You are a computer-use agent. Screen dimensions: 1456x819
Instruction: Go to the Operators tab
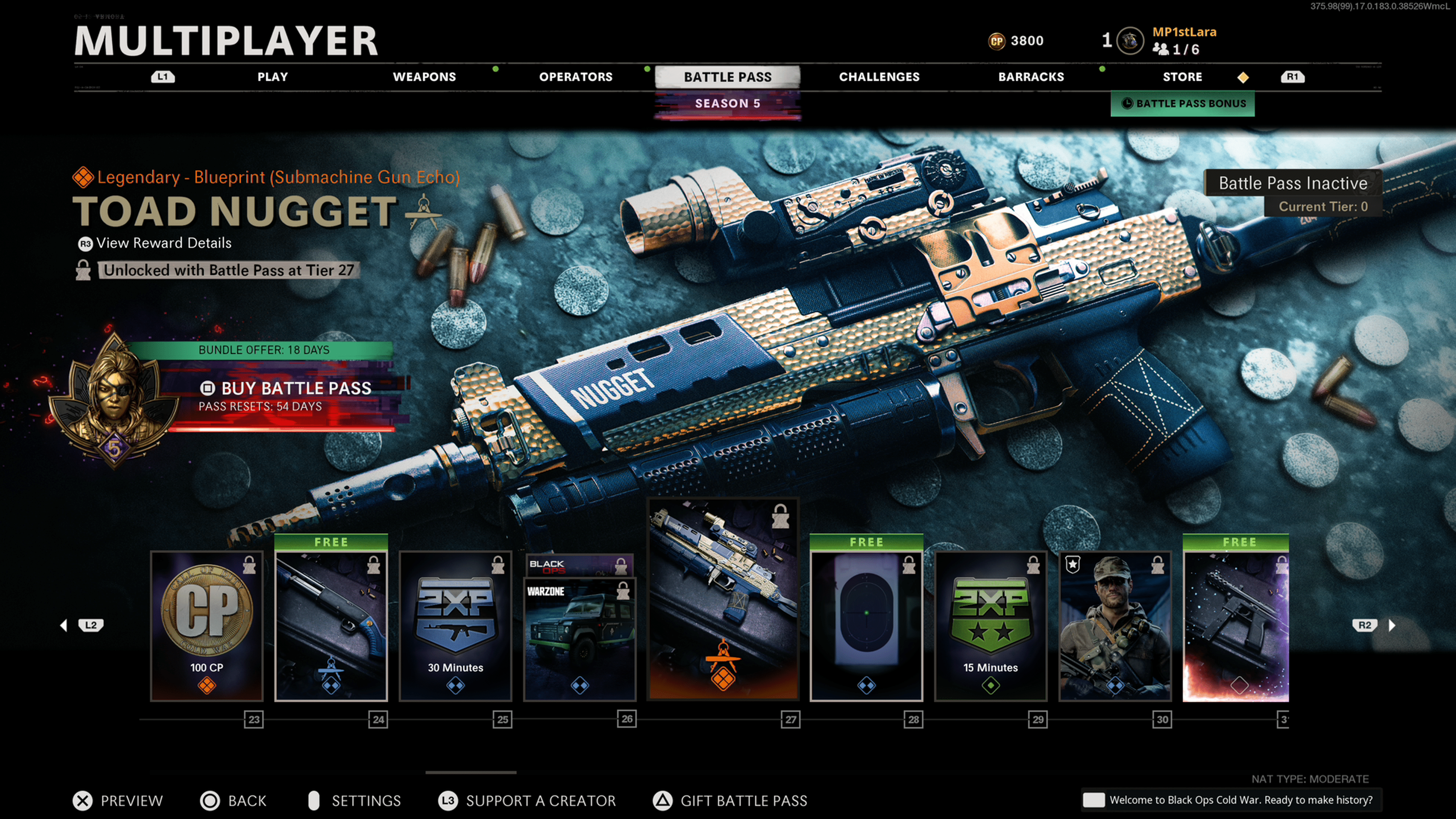tap(576, 77)
